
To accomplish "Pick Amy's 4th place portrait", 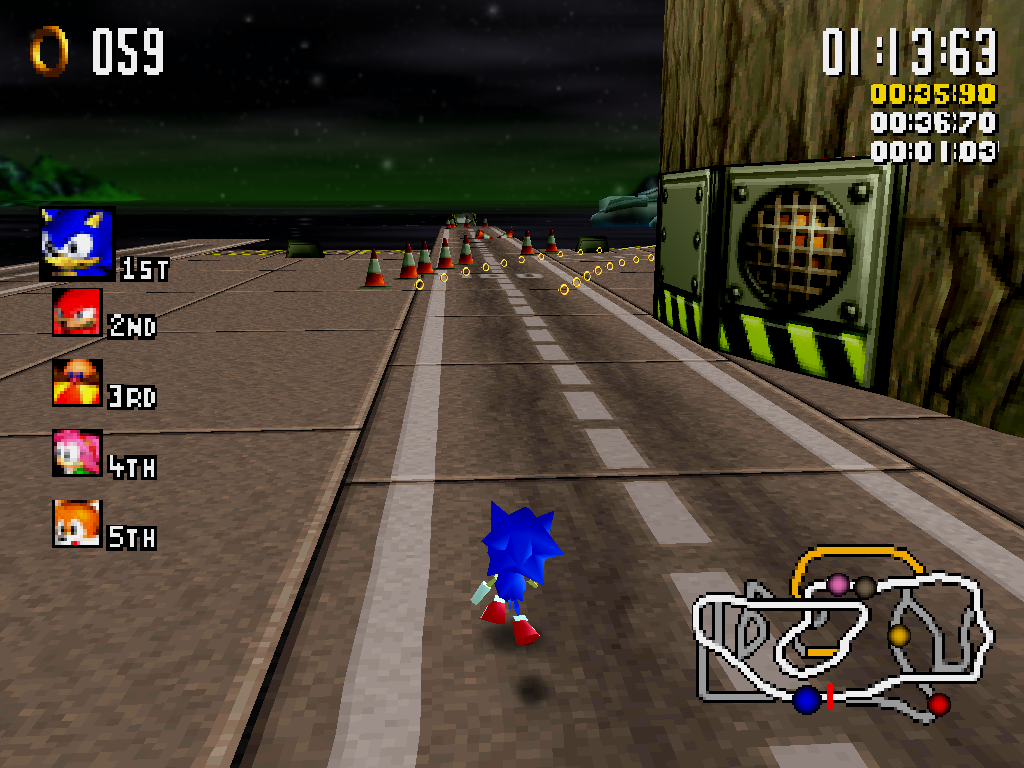I will [77, 453].
